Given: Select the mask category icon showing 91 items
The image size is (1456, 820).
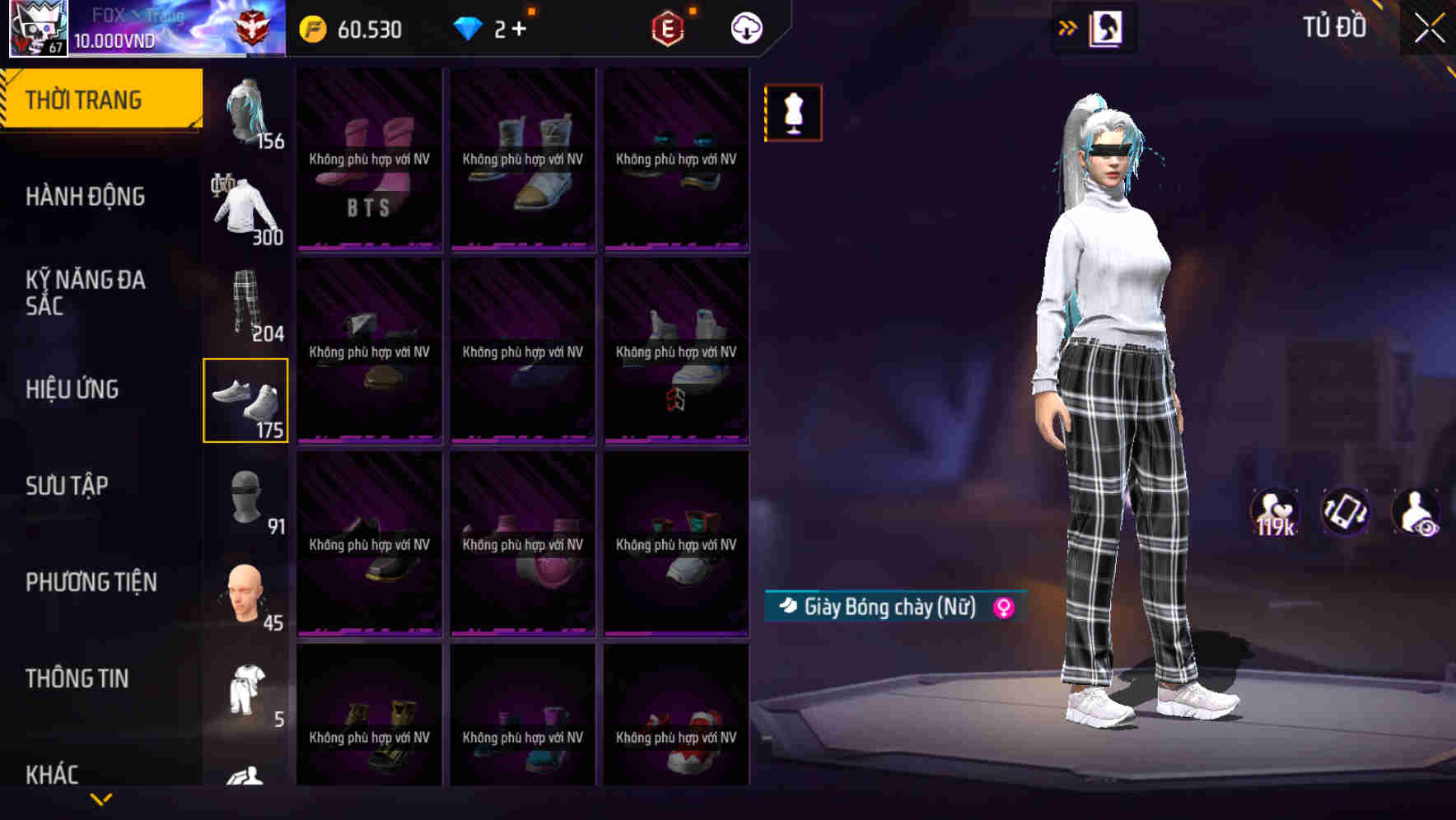Looking at the screenshot, I should click(245, 496).
